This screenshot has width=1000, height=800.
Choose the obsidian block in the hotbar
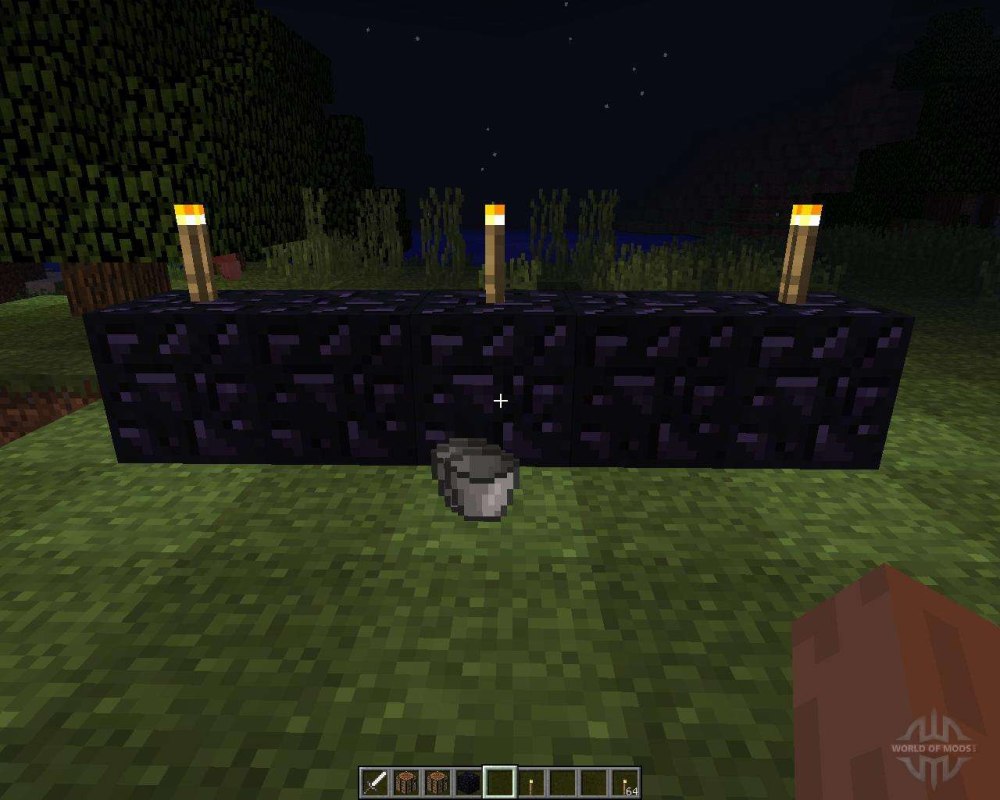[468, 782]
